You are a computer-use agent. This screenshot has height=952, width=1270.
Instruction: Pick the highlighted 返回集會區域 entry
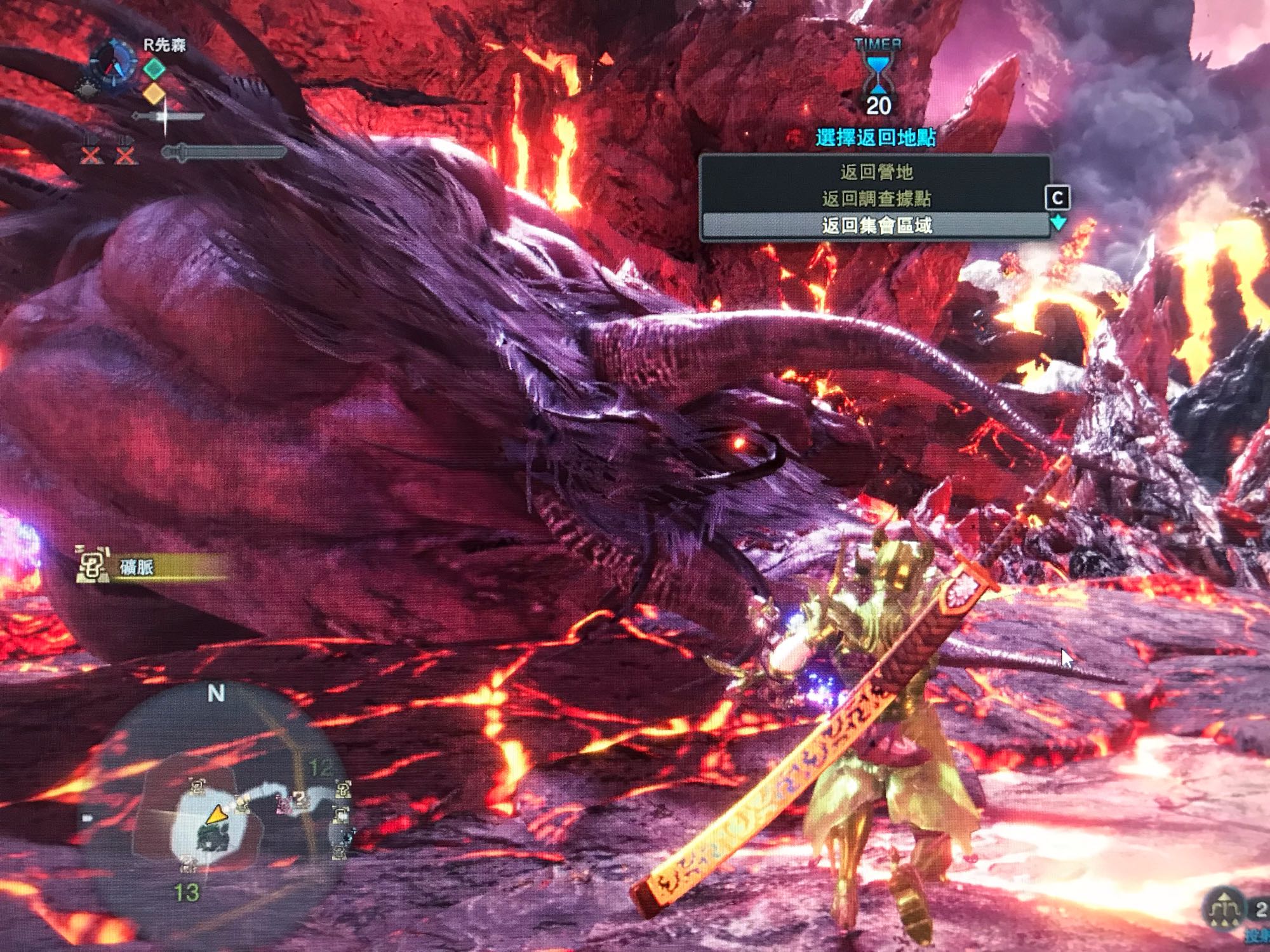tap(876, 226)
